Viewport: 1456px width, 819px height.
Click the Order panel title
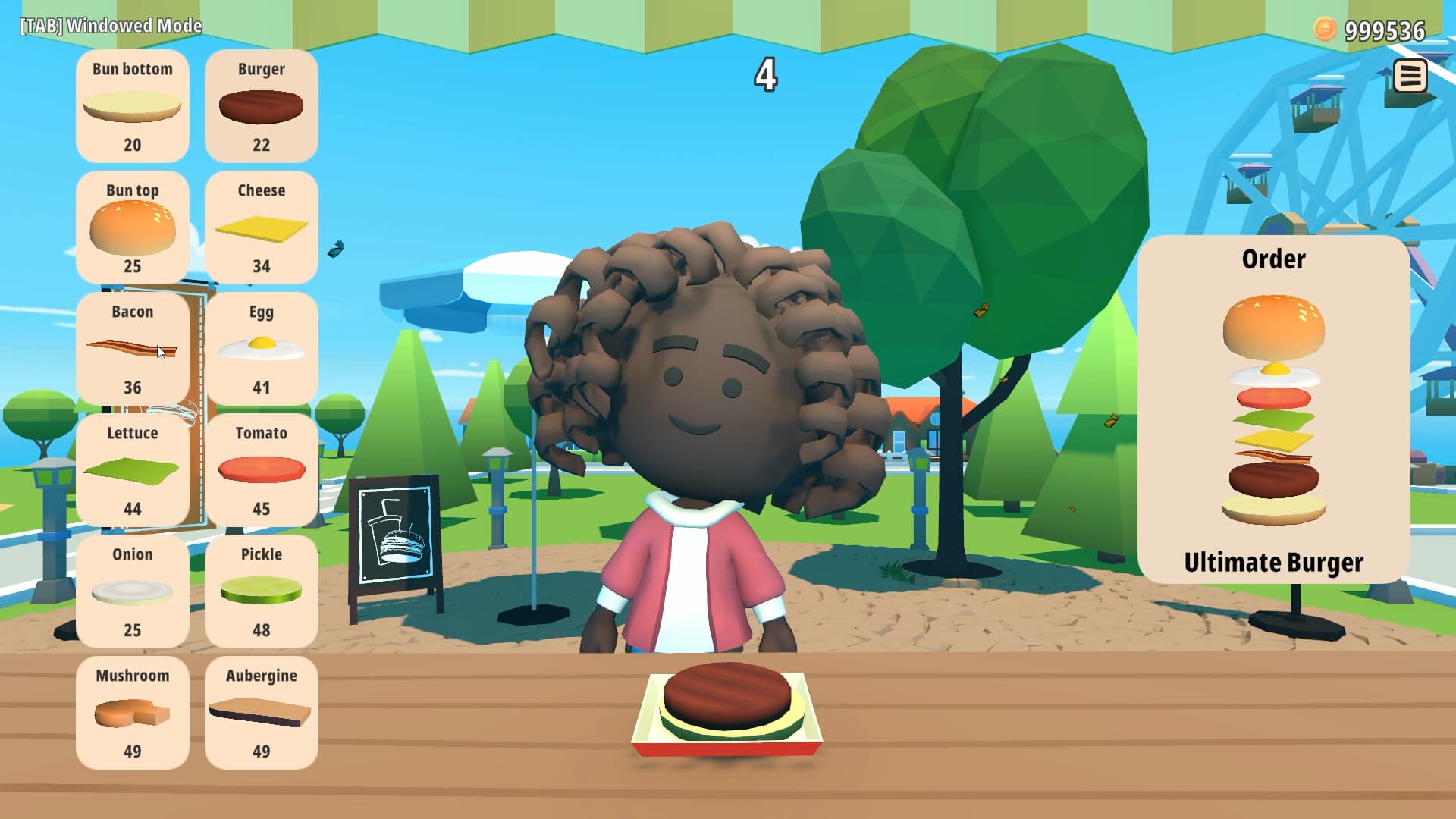[x=1272, y=259]
